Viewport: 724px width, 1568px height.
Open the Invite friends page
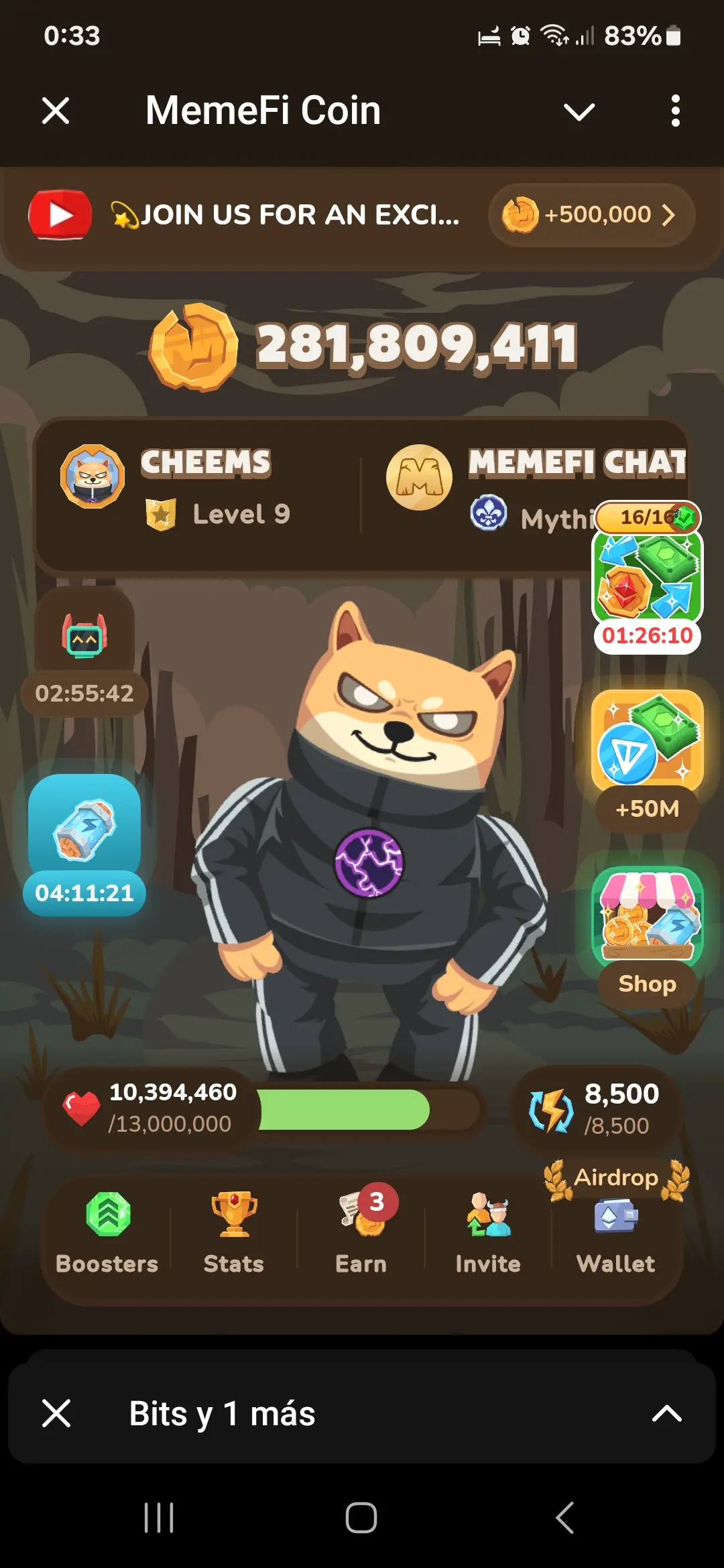[x=488, y=1233]
